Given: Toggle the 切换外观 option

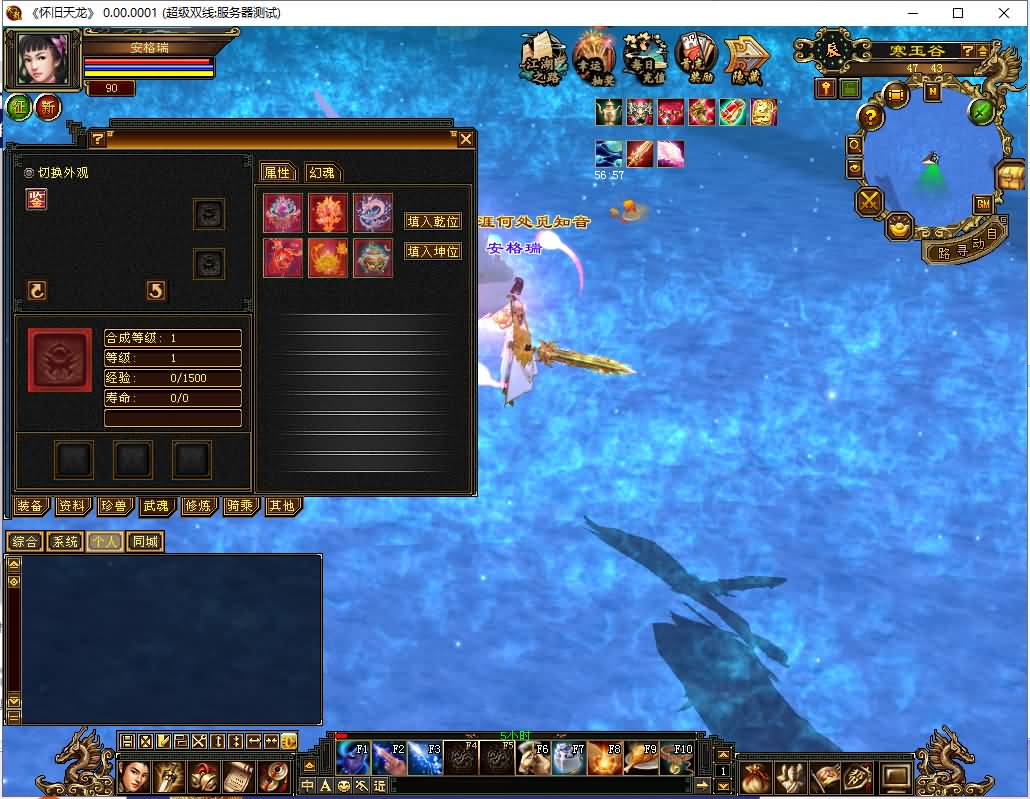Looking at the screenshot, I should [29, 172].
